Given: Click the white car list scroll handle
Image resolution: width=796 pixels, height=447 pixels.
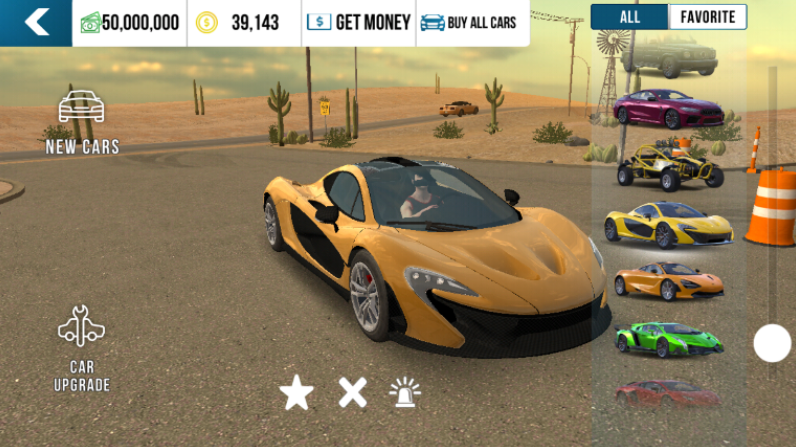Looking at the screenshot, I should tap(772, 343).
